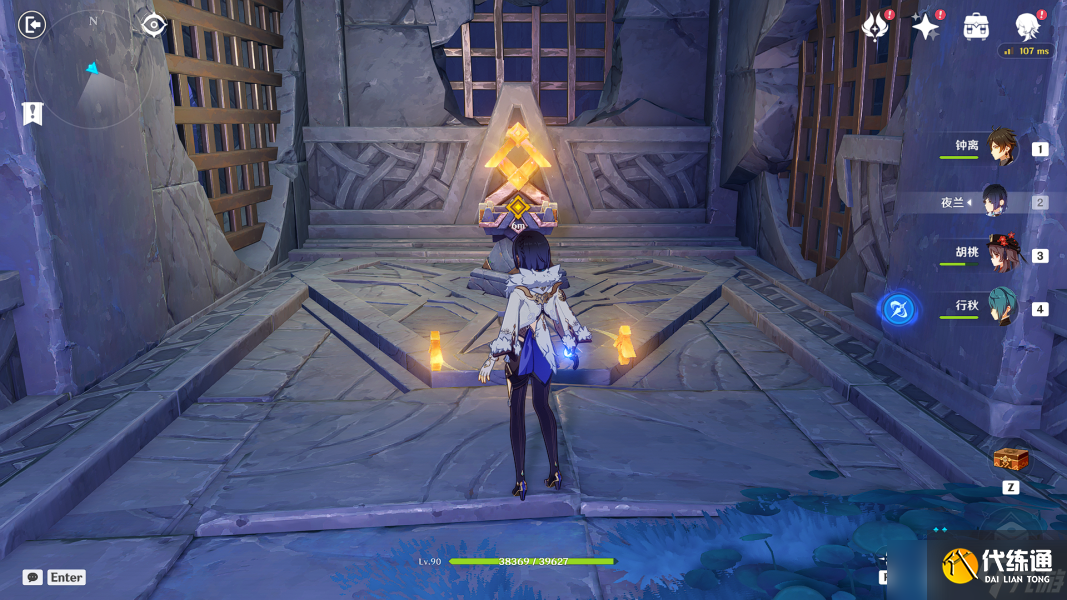Open the backpack inventory
This screenshot has height=600, width=1067.
pos(976,27)
